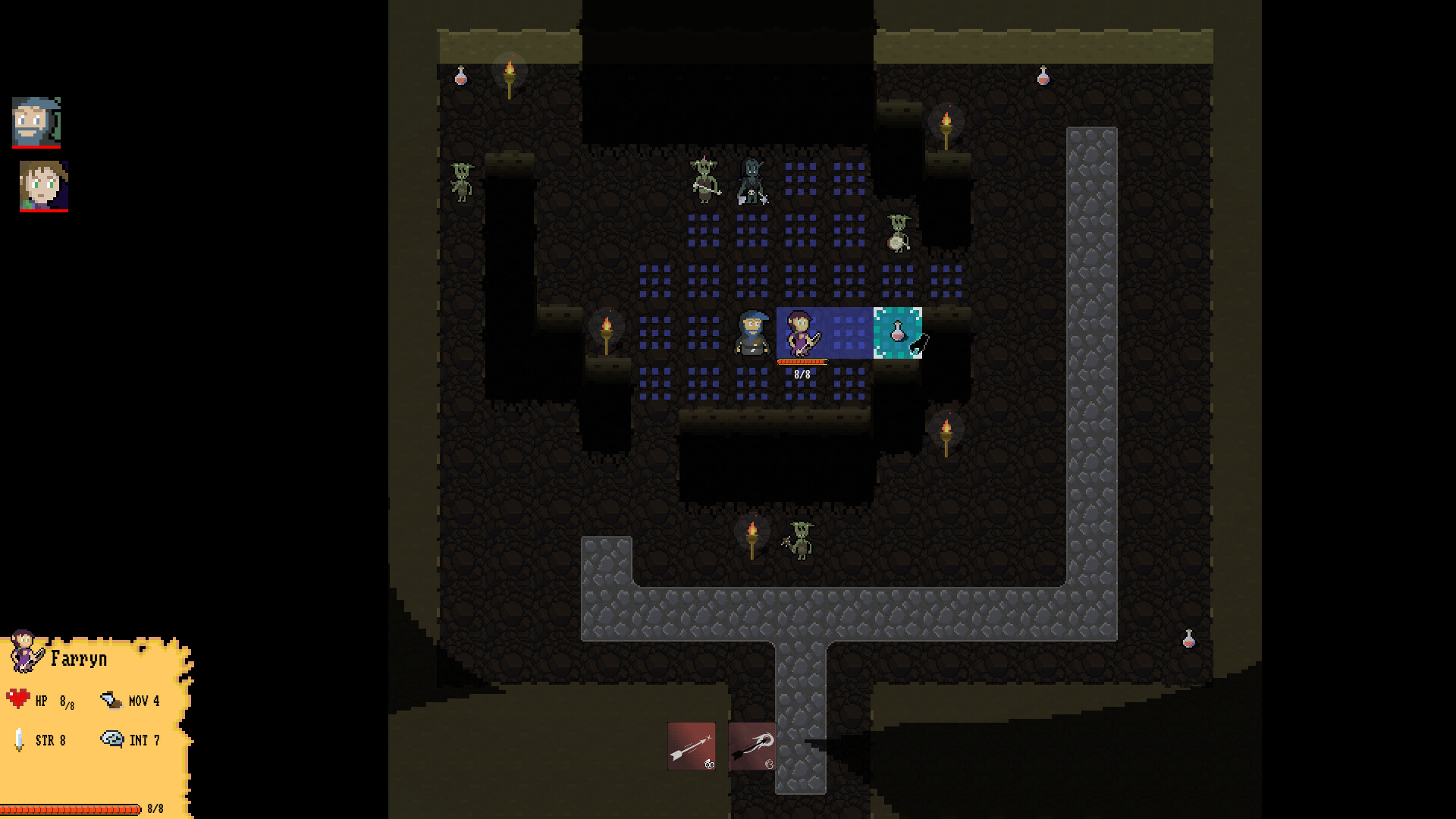Click the brain icon beside INT 7
Image resolution: width=1456 pixels, height=819 pixels.
(x=112, y=738)
